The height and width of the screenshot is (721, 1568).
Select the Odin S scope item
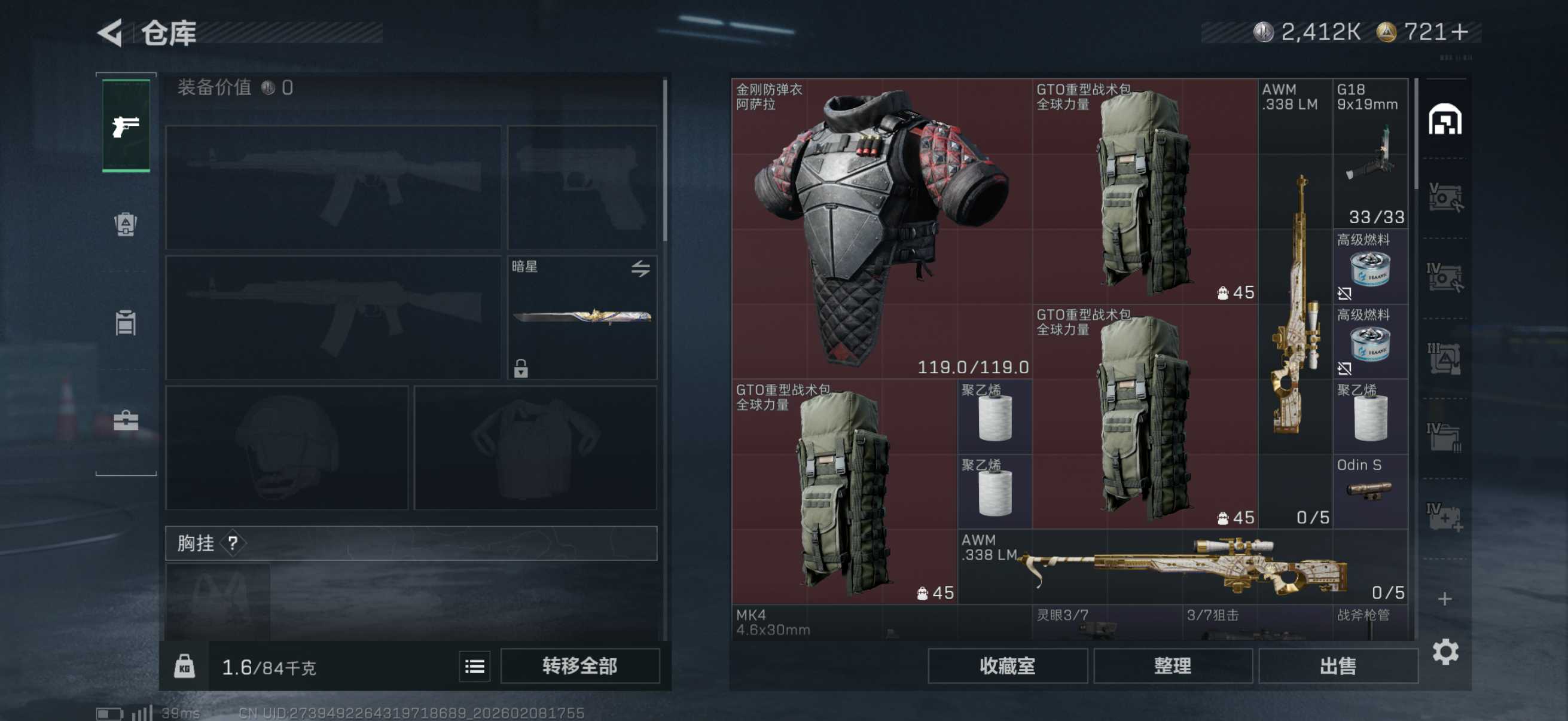[1369, 490]
